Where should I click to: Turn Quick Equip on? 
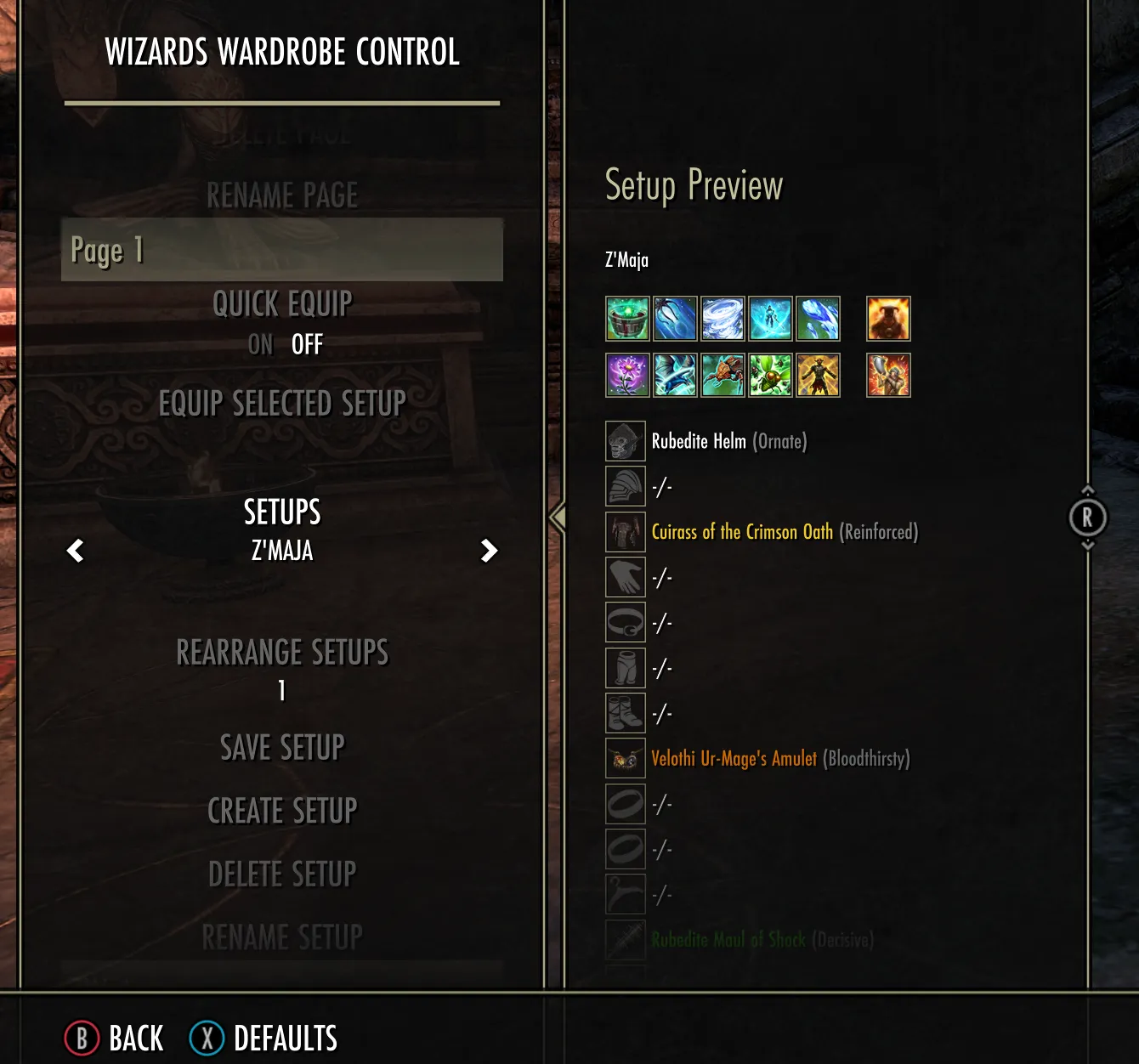point(260,344)
